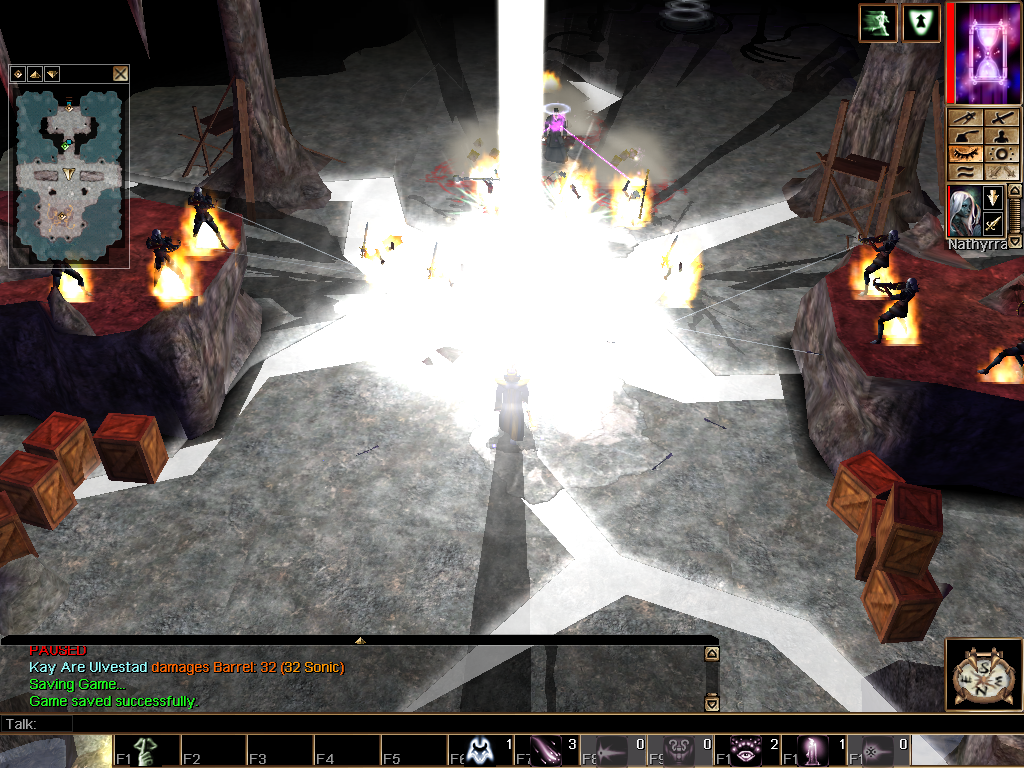Open the compass button
The height and width of the screenshot is (768, 1024).
pyautogui.click(x=984, y=675)
